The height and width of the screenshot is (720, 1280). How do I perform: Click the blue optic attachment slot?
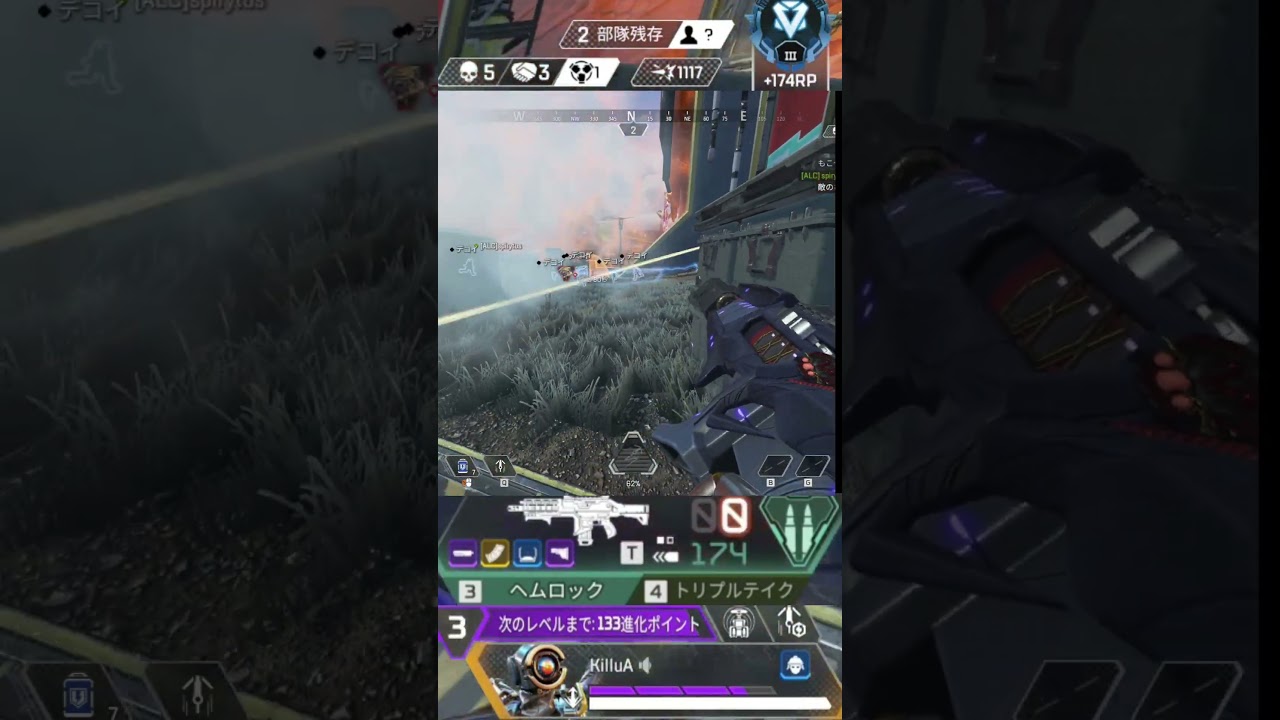528,554
